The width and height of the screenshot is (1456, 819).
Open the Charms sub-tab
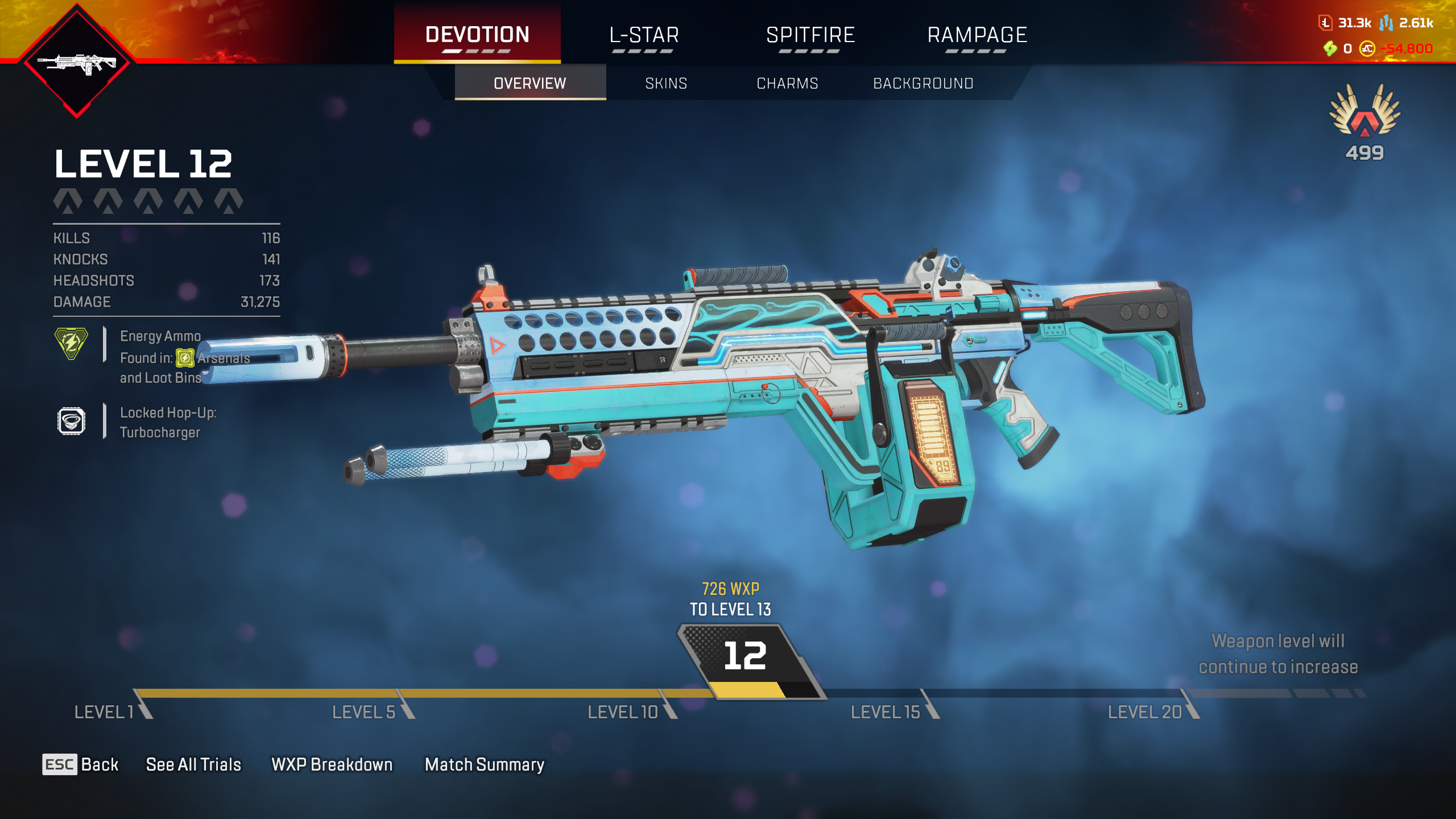pos(787,84)
